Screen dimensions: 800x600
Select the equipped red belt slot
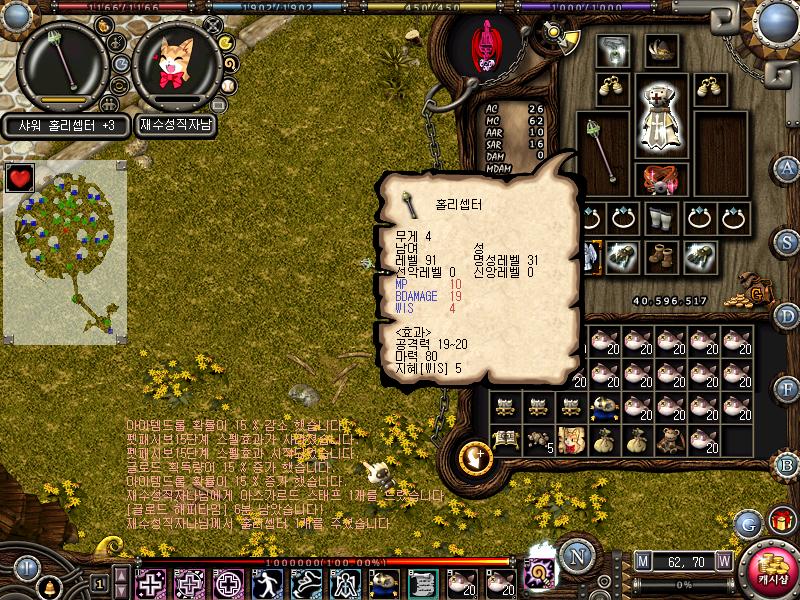(x=661, y=180)
